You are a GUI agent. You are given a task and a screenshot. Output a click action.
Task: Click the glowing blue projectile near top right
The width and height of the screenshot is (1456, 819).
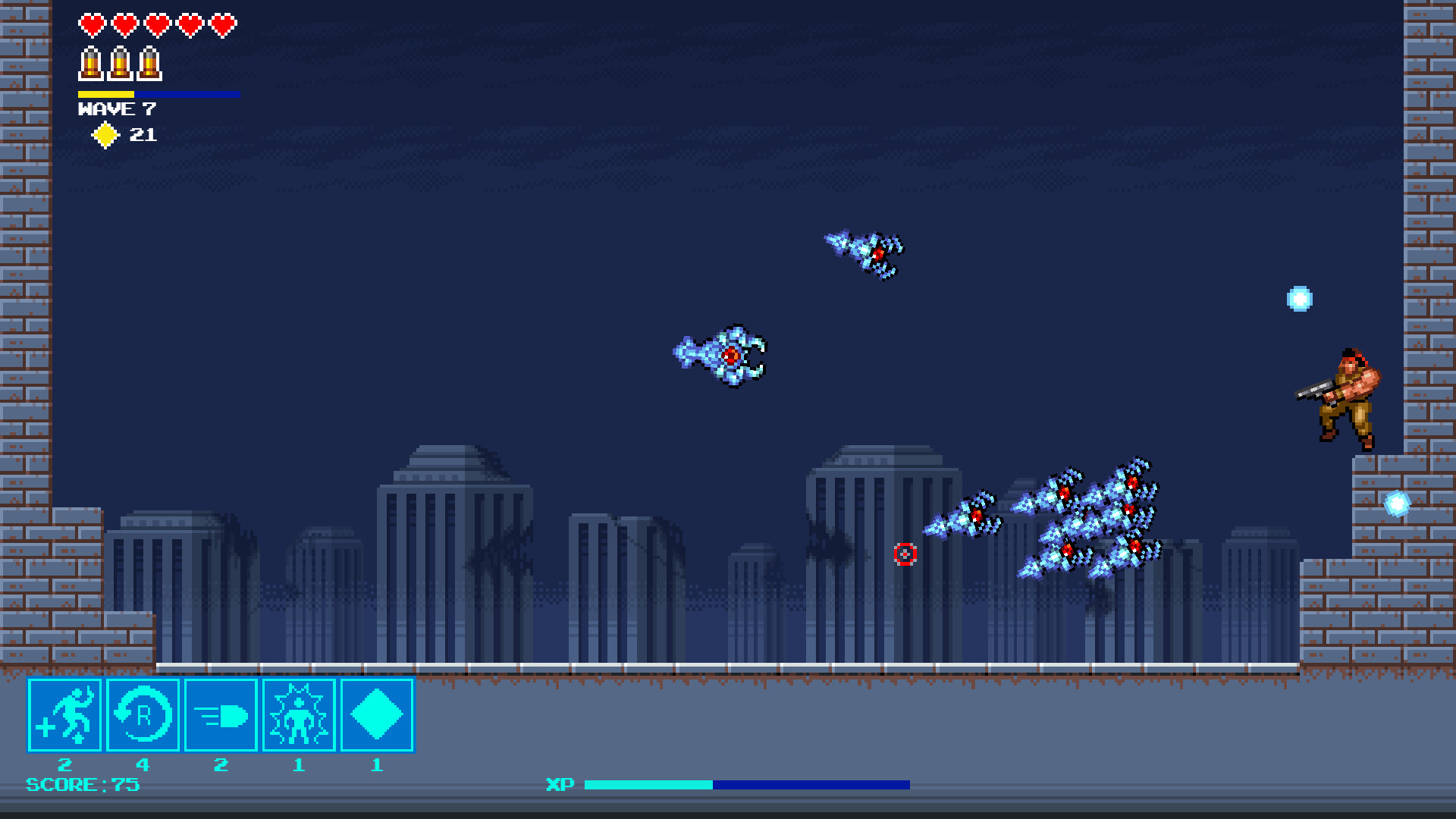[1299, 300]
